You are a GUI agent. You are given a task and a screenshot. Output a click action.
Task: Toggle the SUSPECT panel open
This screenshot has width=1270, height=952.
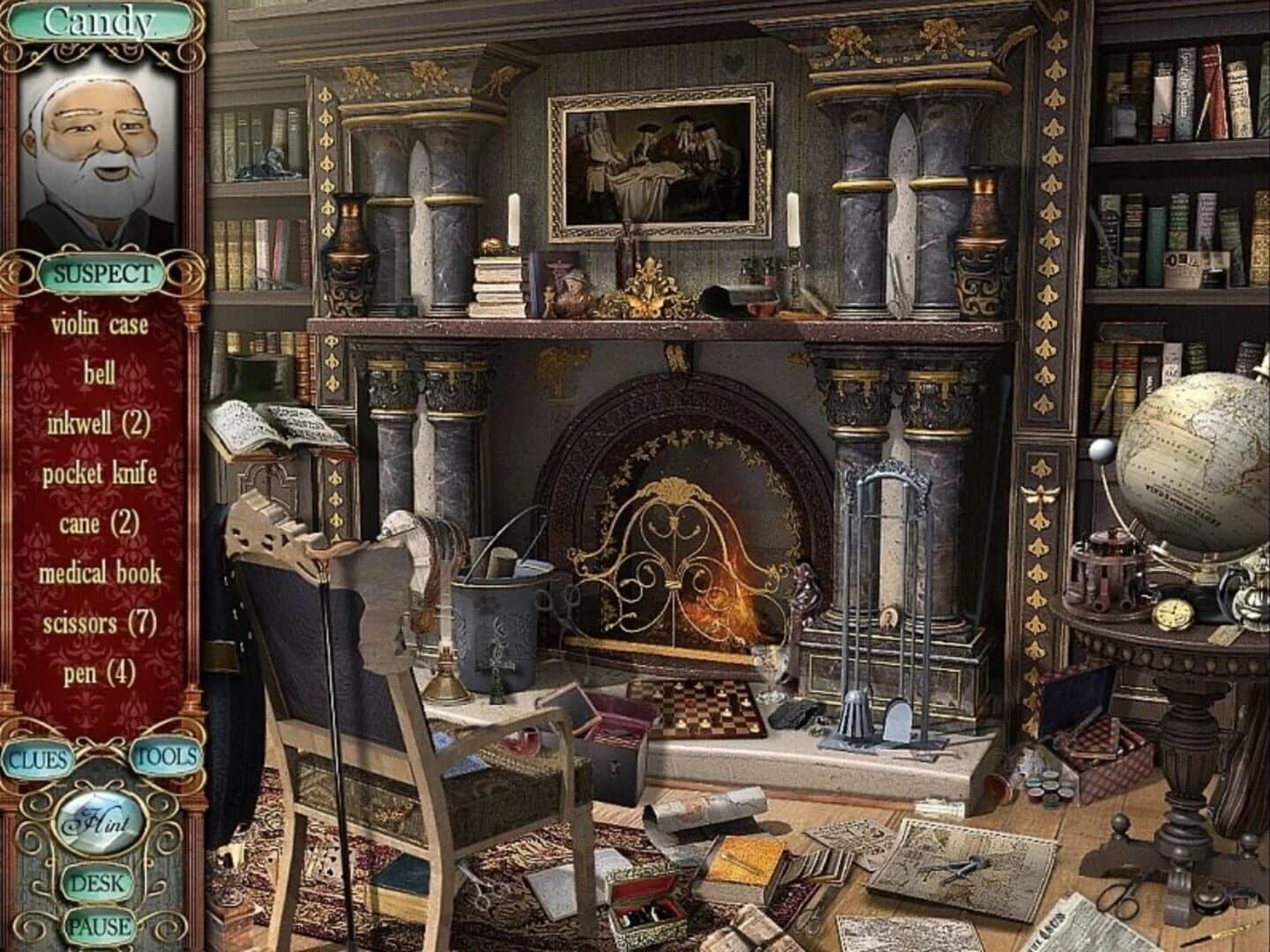click(x=100, y=273)
